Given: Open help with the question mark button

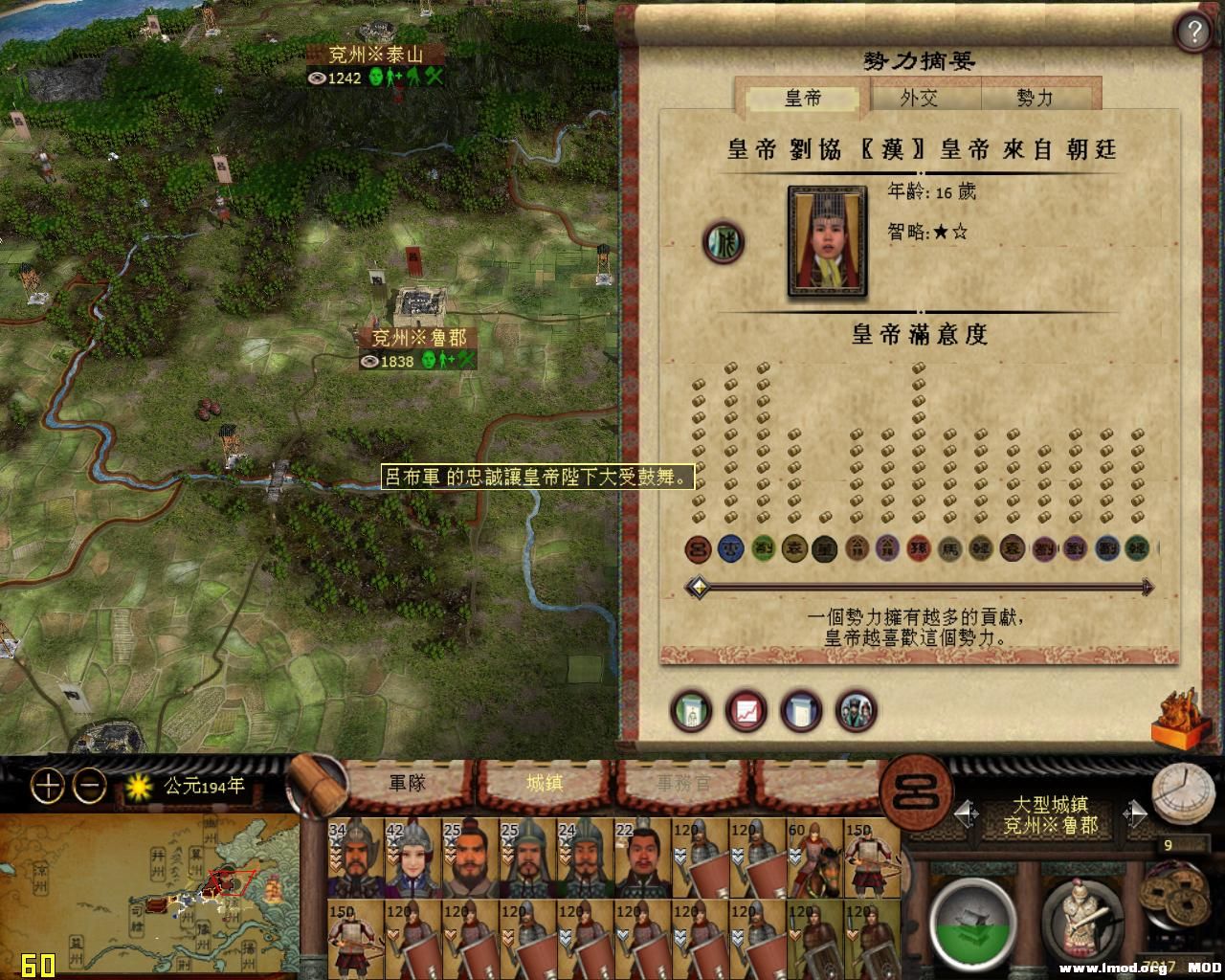Looking at the screenshot, I should [x=1192, y=31].
